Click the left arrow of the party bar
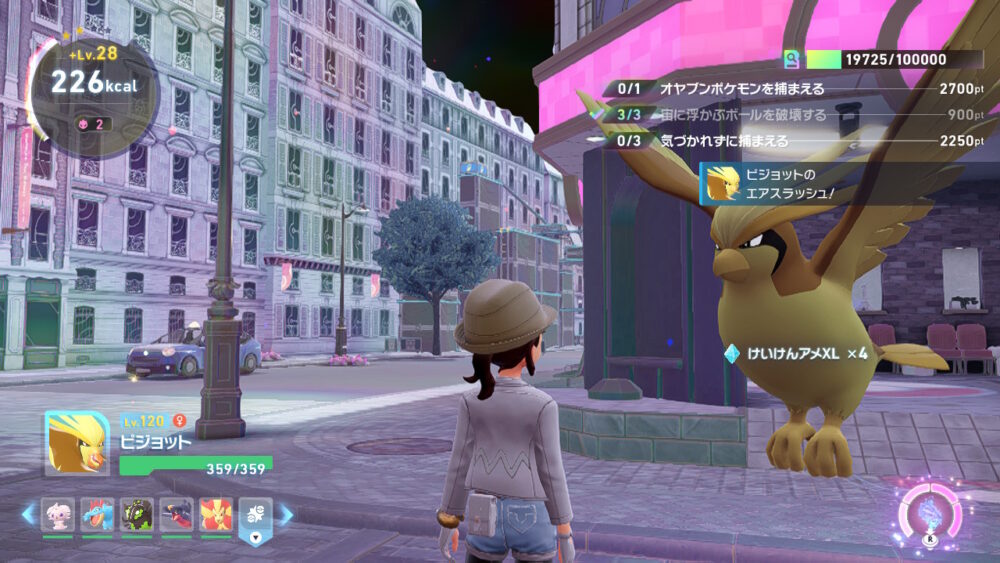The image size is (1000, 563). [x=28, y=515]
